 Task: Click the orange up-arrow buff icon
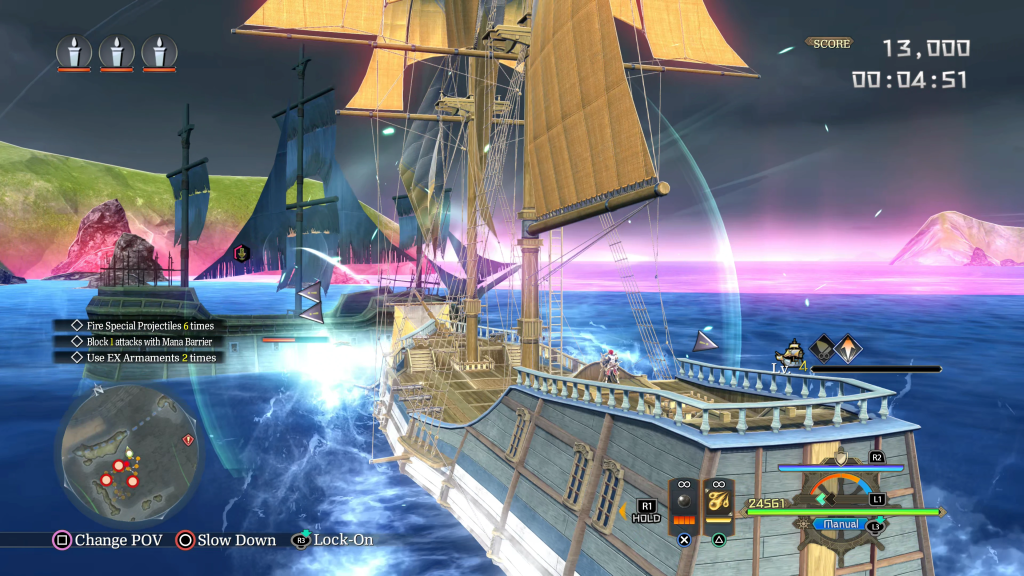[x=848, y=348]
